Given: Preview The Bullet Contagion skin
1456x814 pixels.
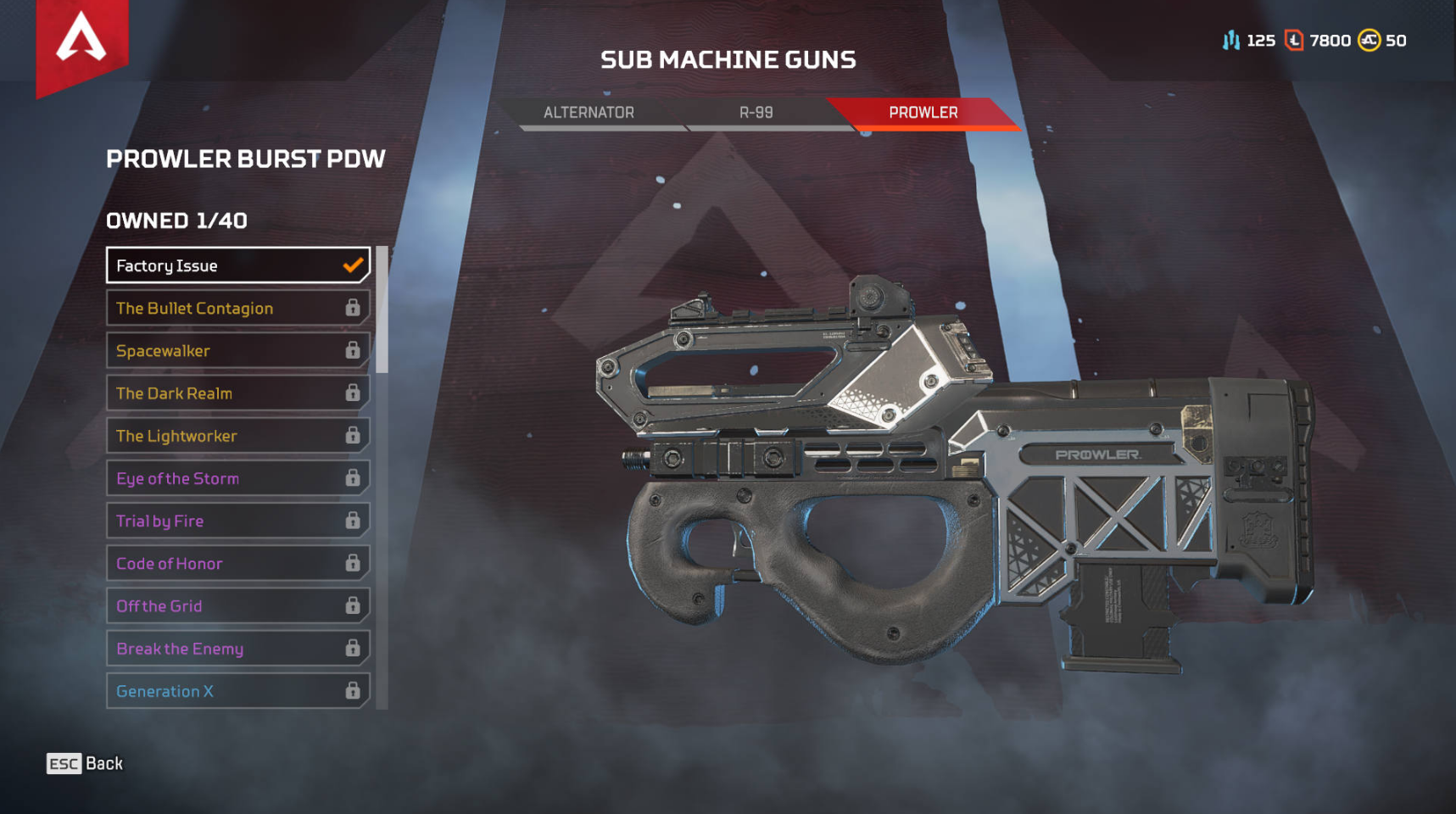Looking at the screenshot, I should pos(237,308).
